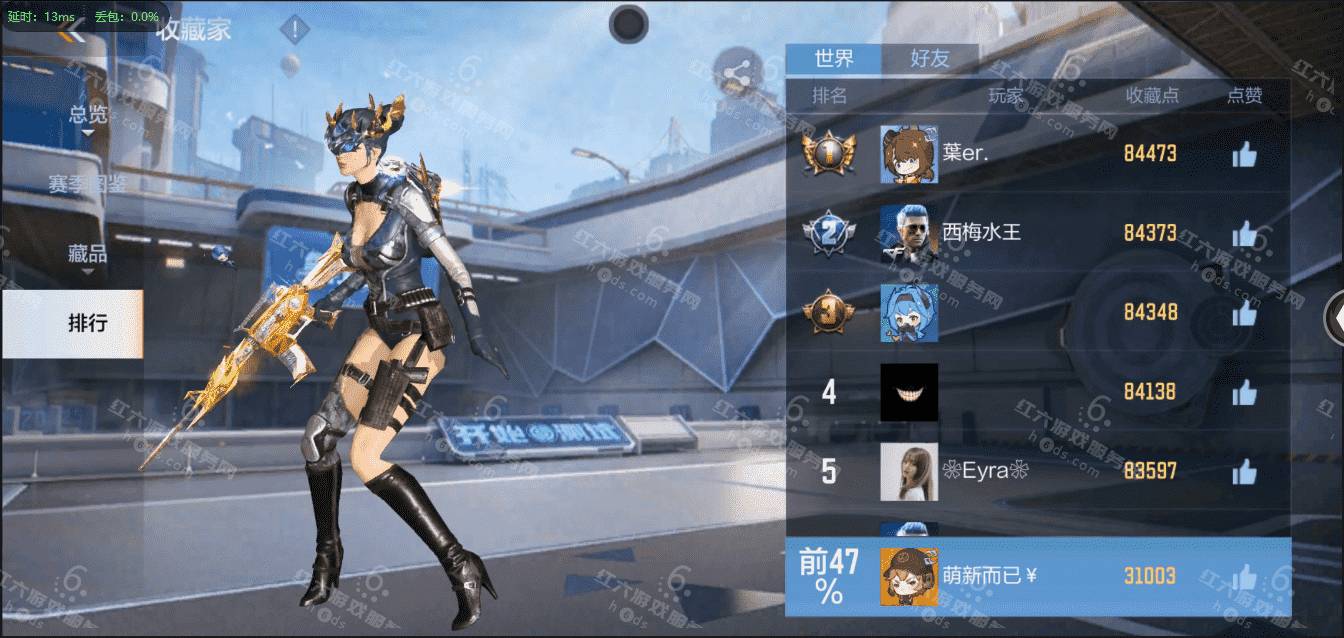Open the 总览 overview section
This screenshot has width=1344, height=638.
pyautogui.click(x=88, y=114)
